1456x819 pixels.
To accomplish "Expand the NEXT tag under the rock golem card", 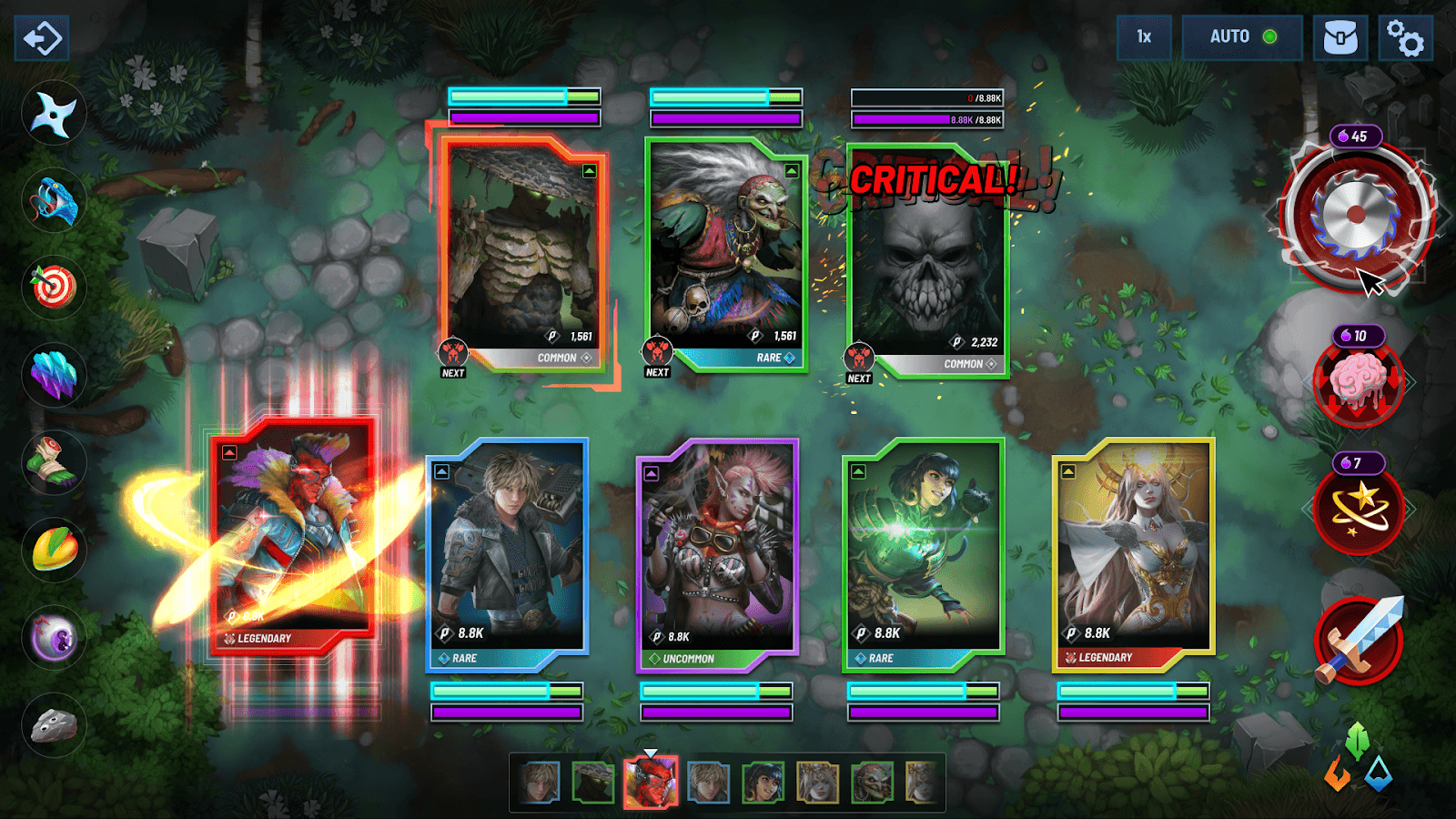I will tap(452, 363).
